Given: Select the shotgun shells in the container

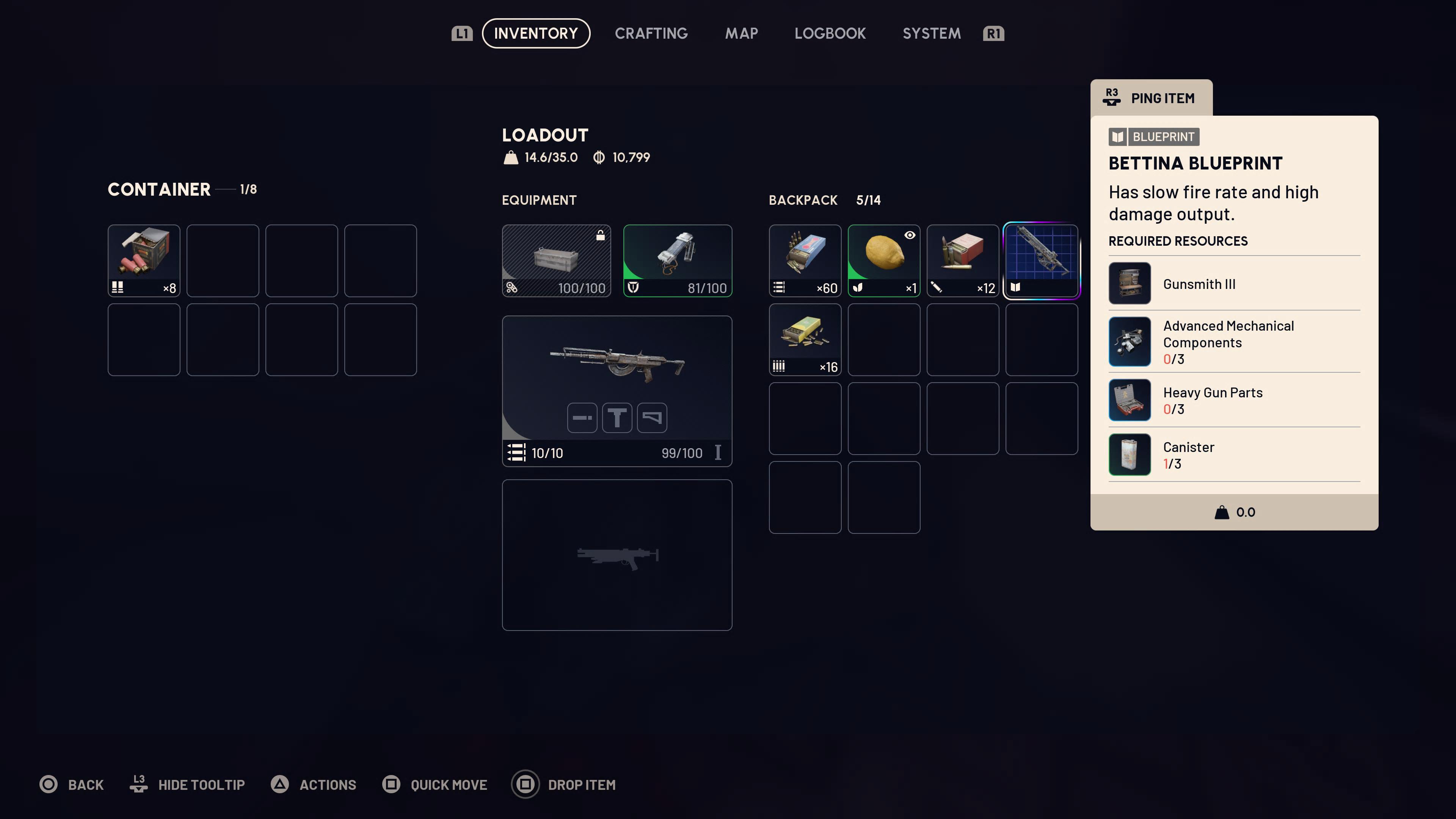Looking at the screenshot, I should [144, 260].
